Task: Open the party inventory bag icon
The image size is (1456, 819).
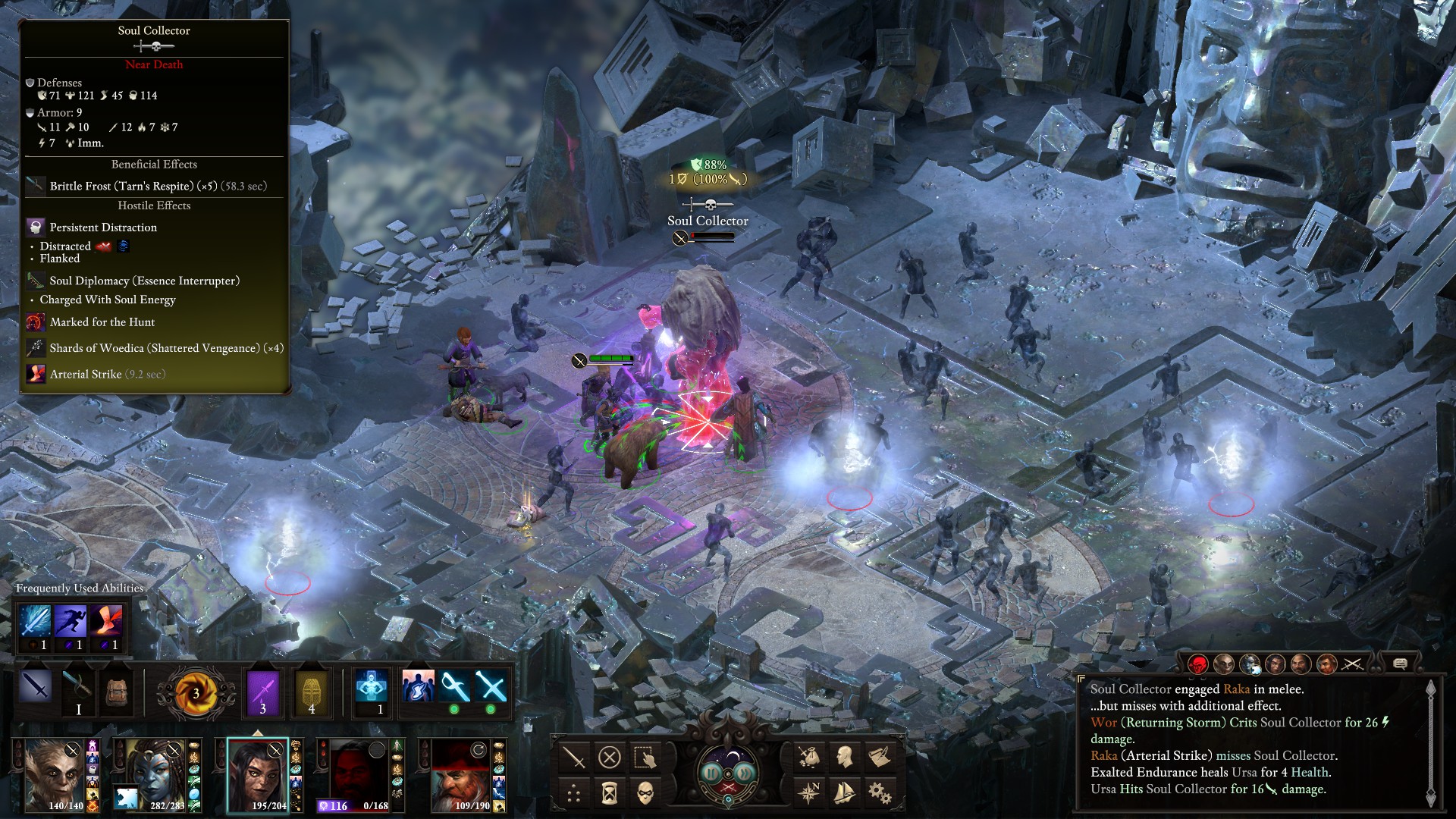Action: [x=808, y=757]
